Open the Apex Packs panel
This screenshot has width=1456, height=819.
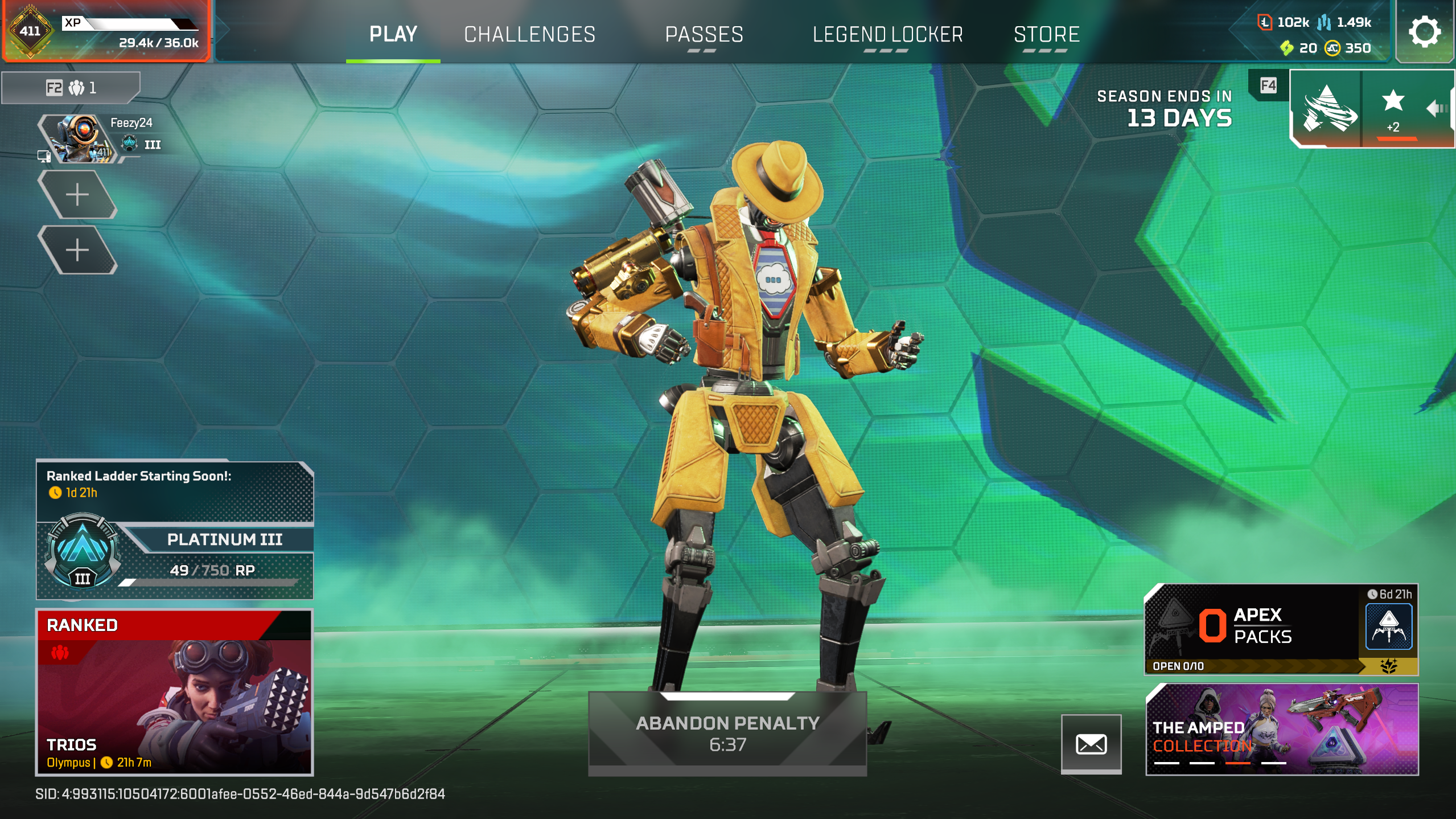point(1281,629)
